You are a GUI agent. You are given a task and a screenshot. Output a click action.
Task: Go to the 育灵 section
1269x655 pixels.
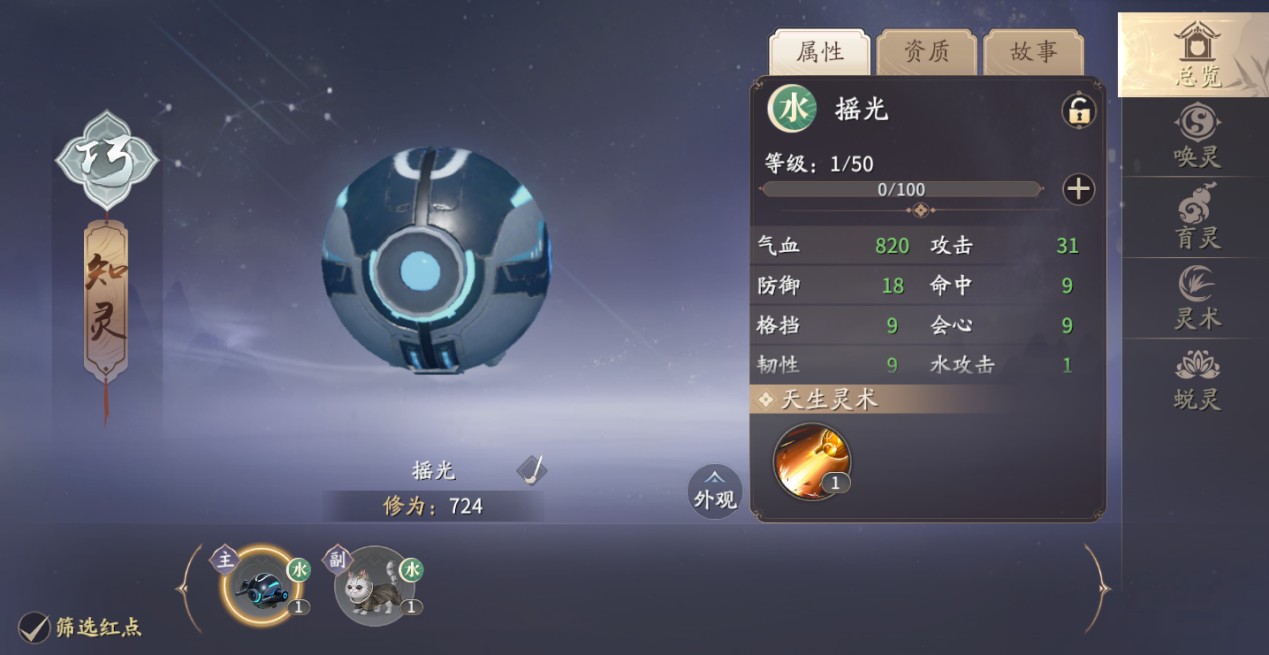1196,218
